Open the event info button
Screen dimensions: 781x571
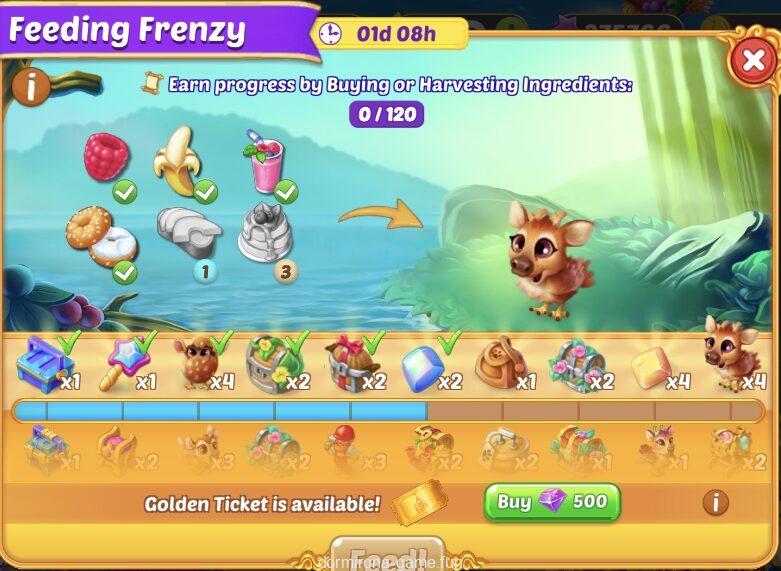[x=31, y=88]
